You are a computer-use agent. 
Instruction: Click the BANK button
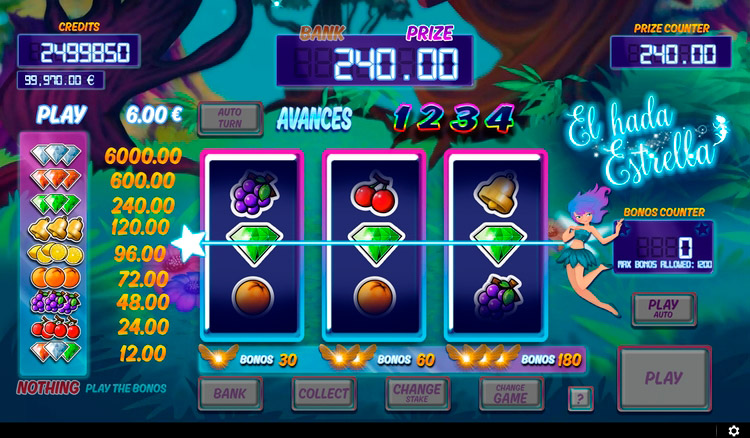pyautogui.click(x=230, y=393)
